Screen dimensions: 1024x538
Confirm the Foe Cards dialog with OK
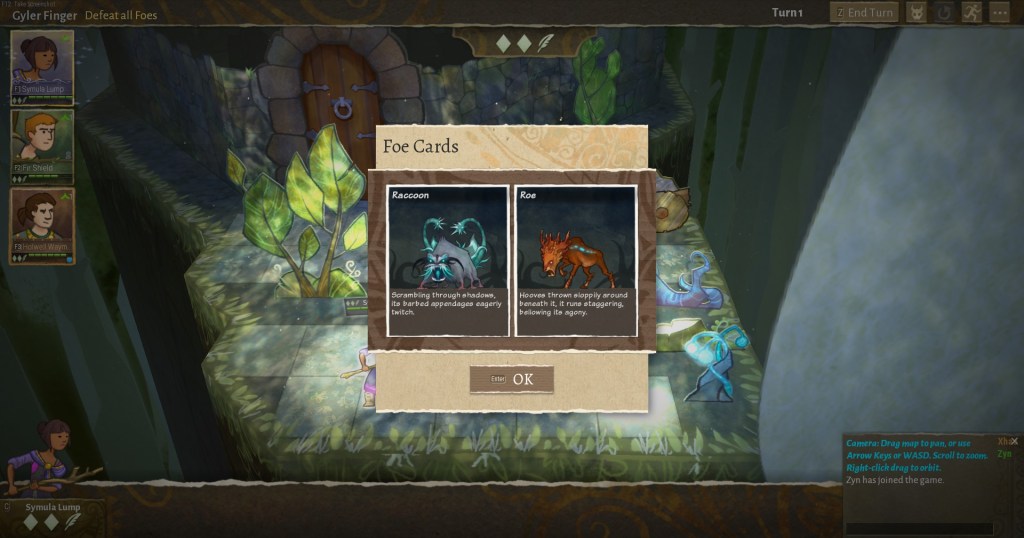tap(511, 380)
